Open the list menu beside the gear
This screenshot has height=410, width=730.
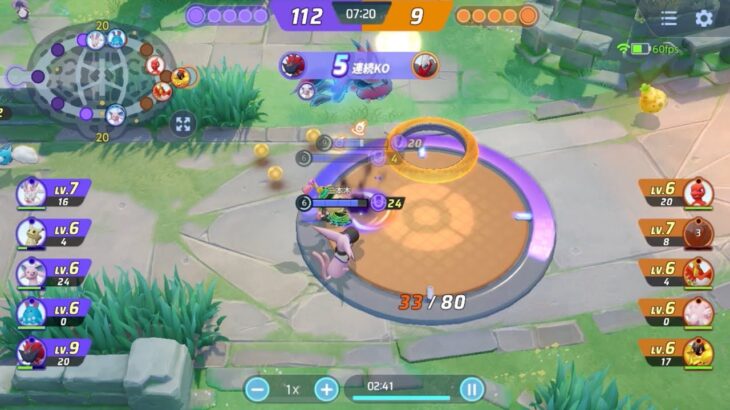pyautogui.click(x=669, y=18)
